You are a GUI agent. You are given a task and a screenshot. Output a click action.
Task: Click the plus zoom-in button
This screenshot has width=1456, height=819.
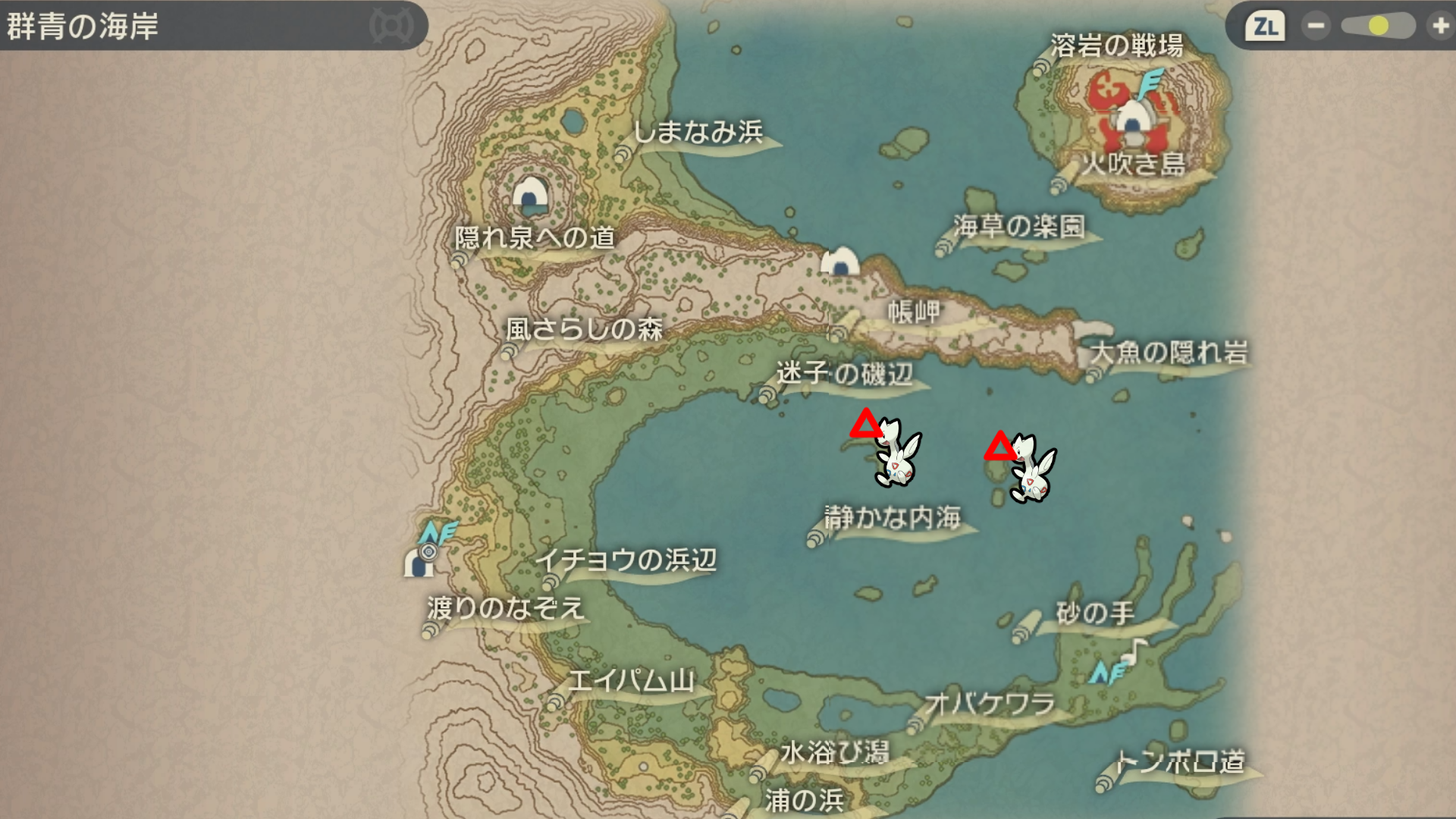(1439, 27)
